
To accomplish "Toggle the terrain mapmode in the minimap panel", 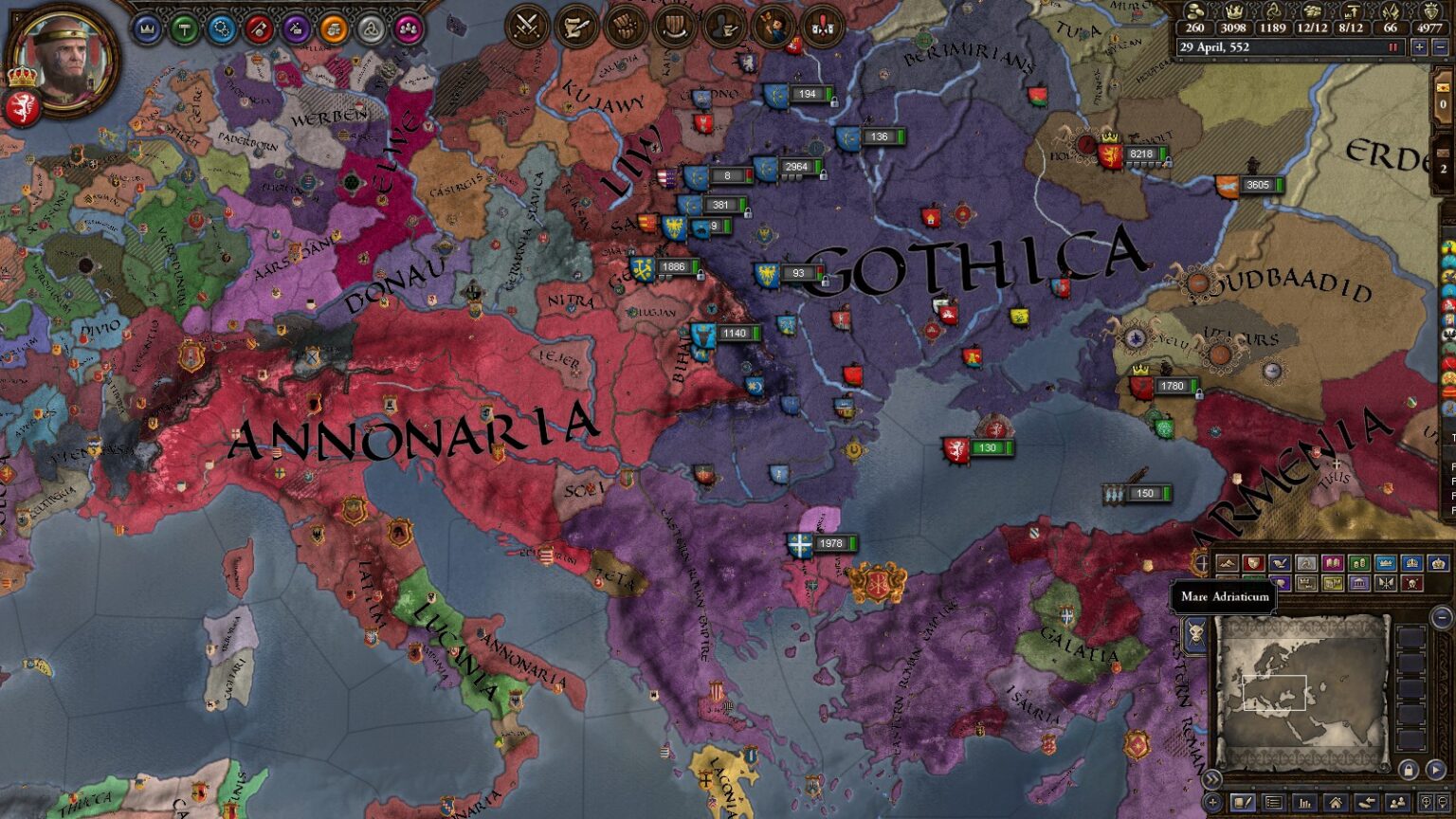I will [1228, 563].
